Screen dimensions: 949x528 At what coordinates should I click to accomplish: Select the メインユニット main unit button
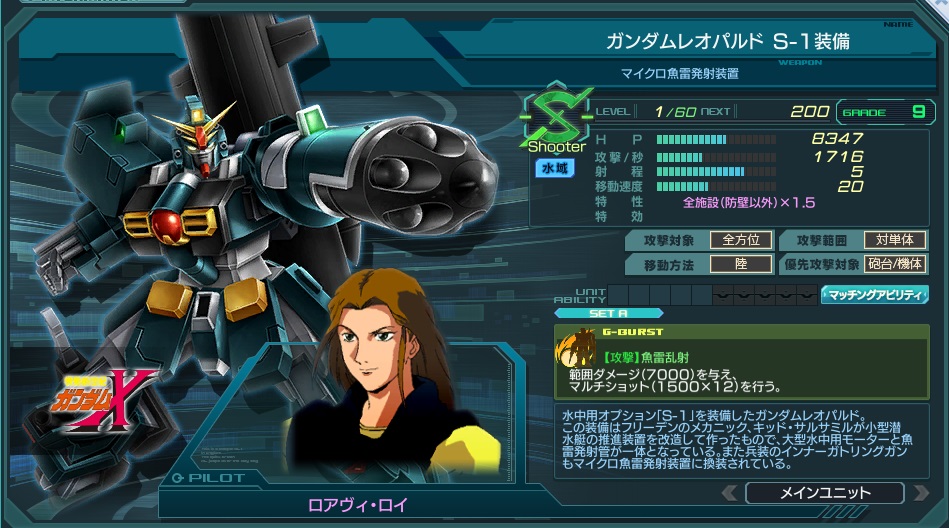(824, 493)
